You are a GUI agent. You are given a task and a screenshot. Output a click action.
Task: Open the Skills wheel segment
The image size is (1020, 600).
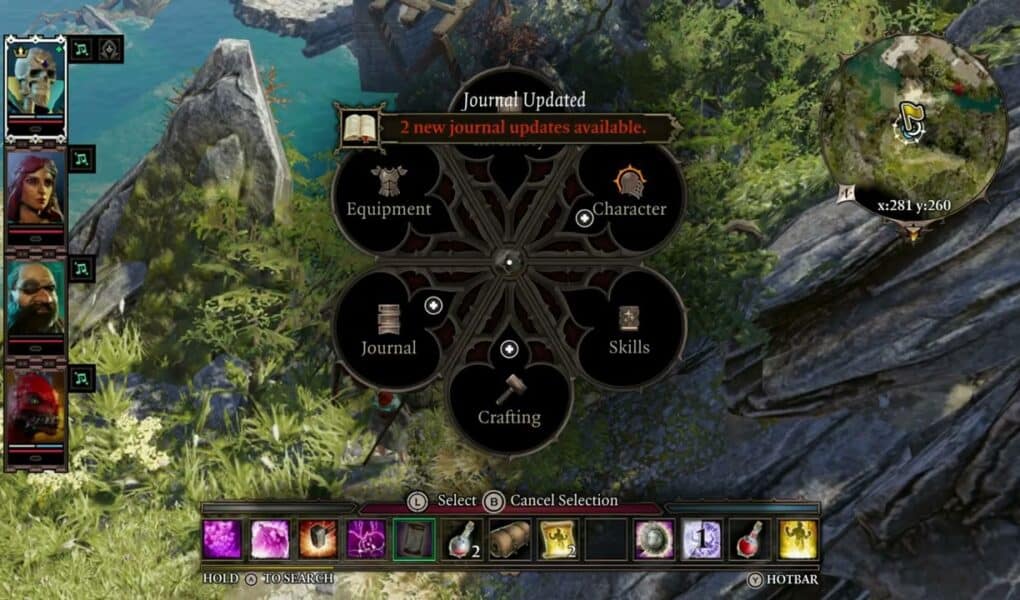[x=629, y=333]
